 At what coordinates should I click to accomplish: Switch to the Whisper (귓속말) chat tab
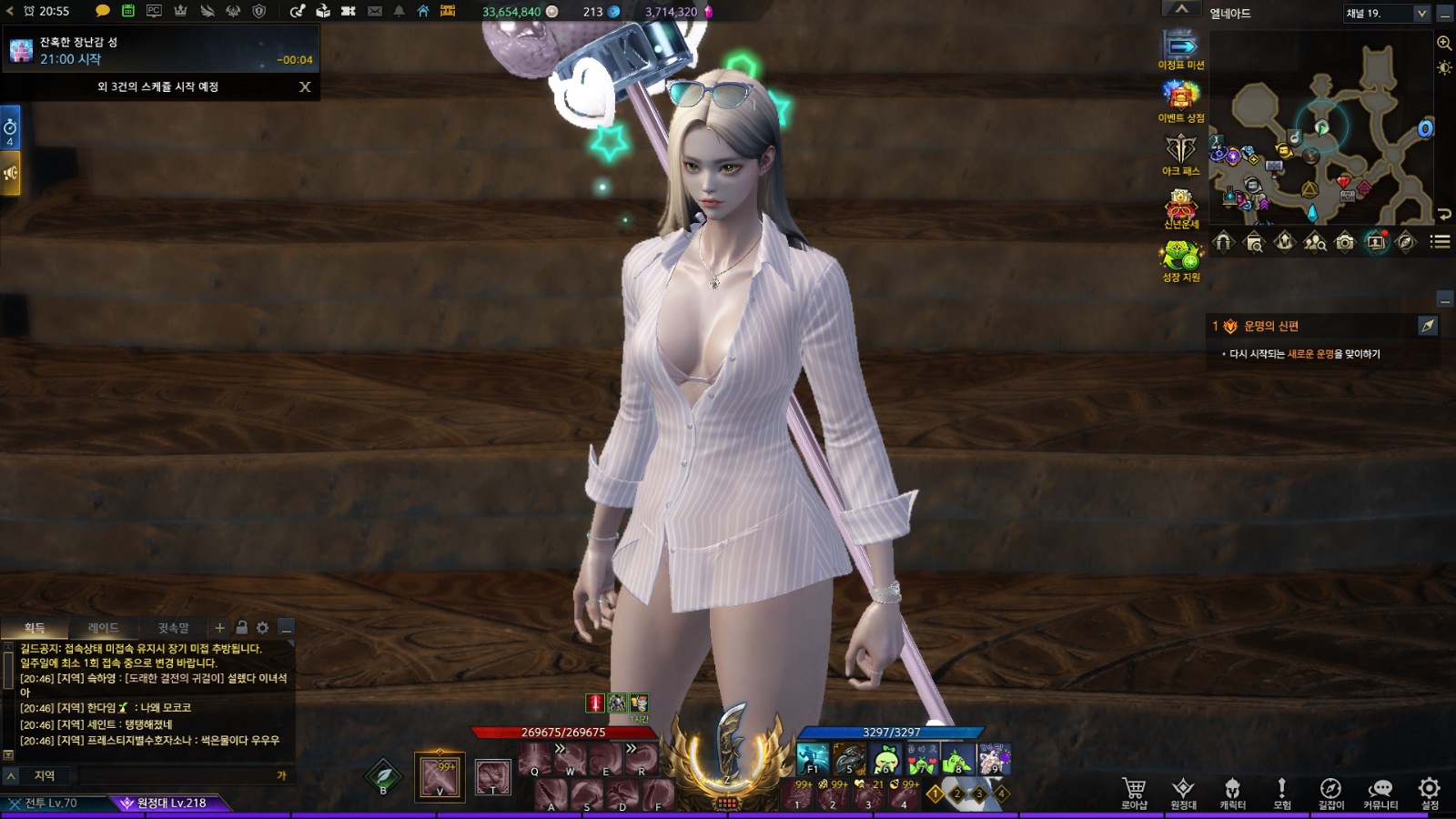click(x=173, y=628)
